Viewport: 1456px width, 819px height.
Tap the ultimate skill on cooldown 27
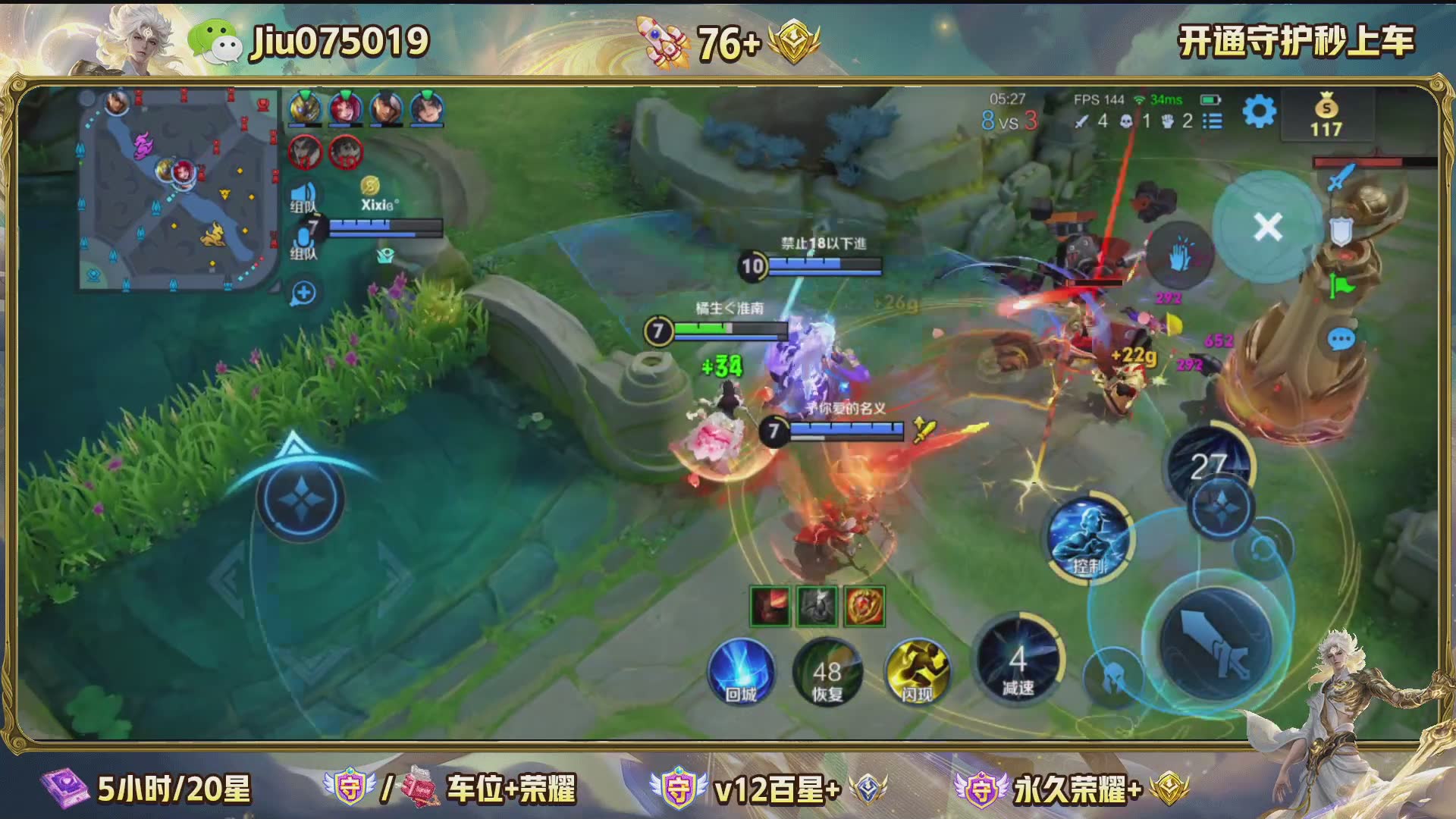pos(1209,464)
